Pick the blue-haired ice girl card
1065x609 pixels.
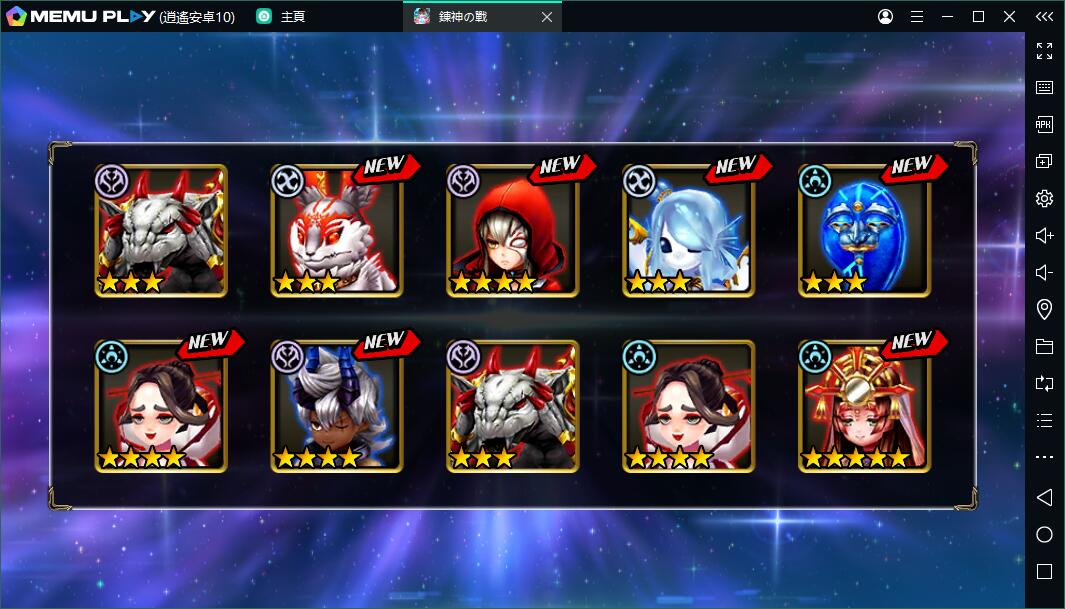pos(688,231)
